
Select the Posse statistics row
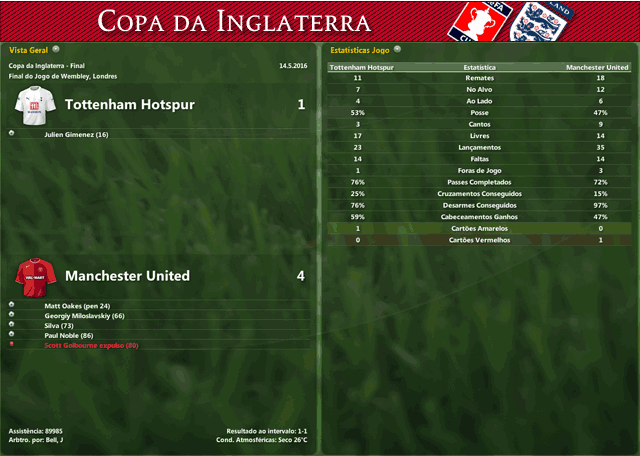(x=479, y=113)
